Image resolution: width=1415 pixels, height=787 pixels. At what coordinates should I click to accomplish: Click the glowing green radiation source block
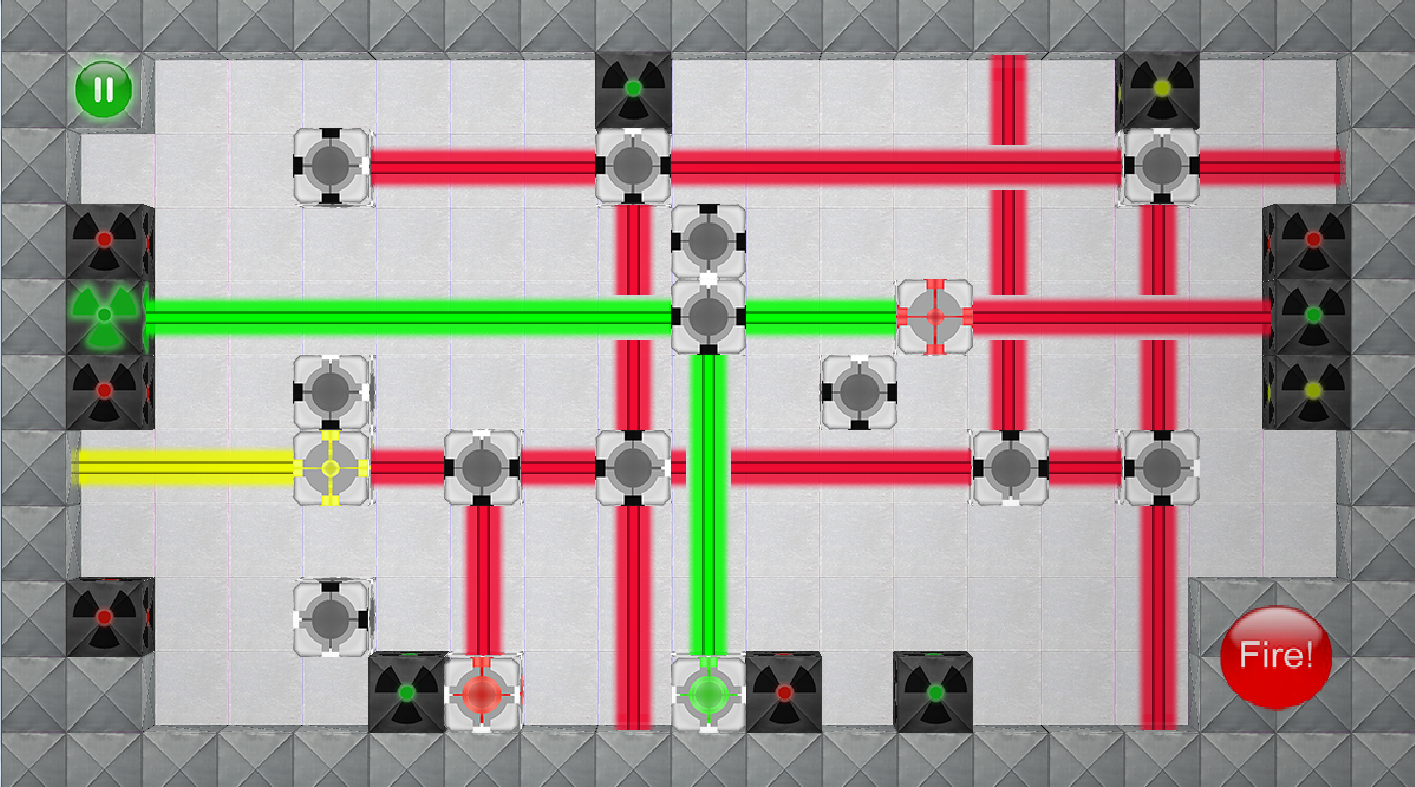(107, 315)
